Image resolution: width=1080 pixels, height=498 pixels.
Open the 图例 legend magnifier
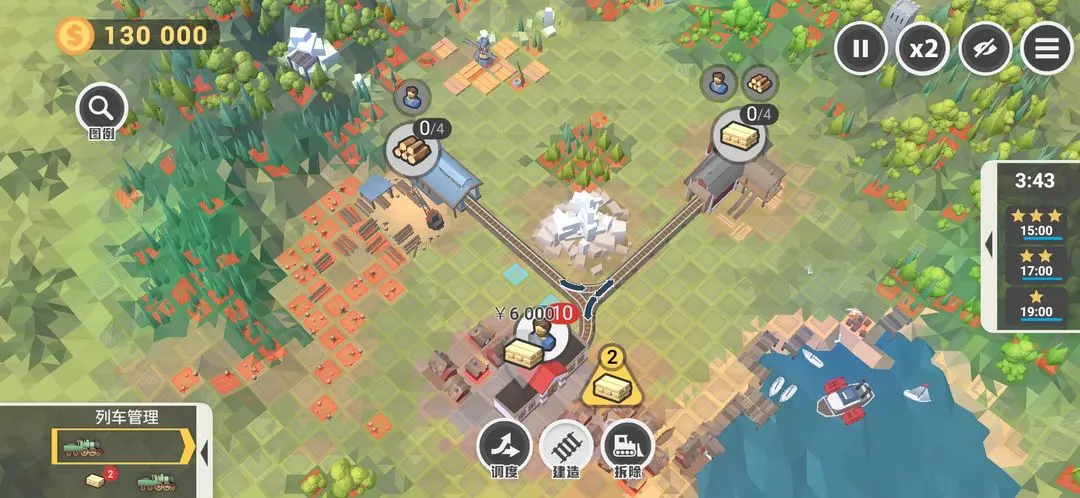click(101, 108)
